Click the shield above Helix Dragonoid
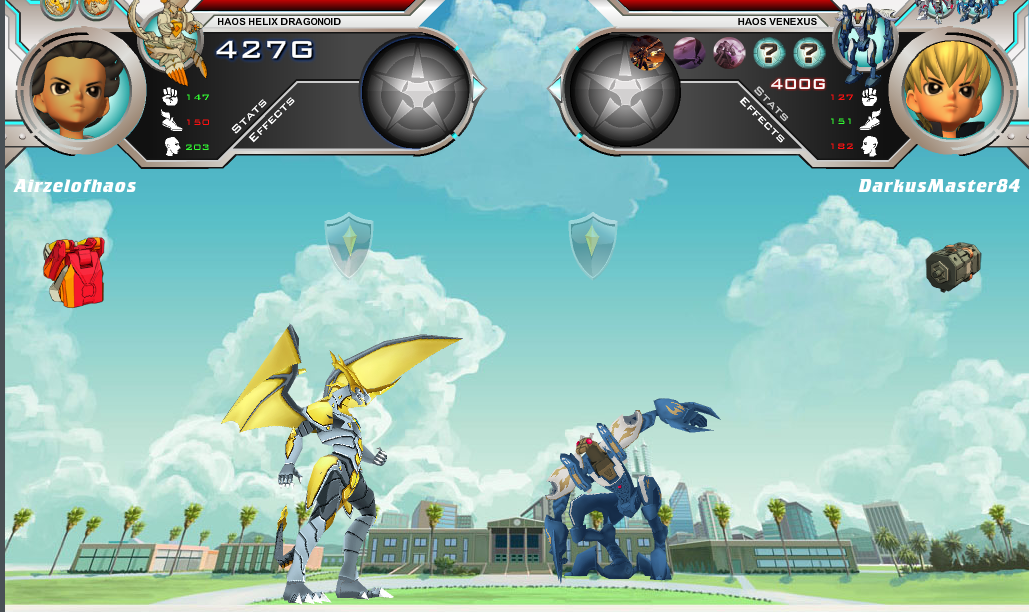Image resolution: width=1029 pixels, height=612 pixels. tap(349, 244)
